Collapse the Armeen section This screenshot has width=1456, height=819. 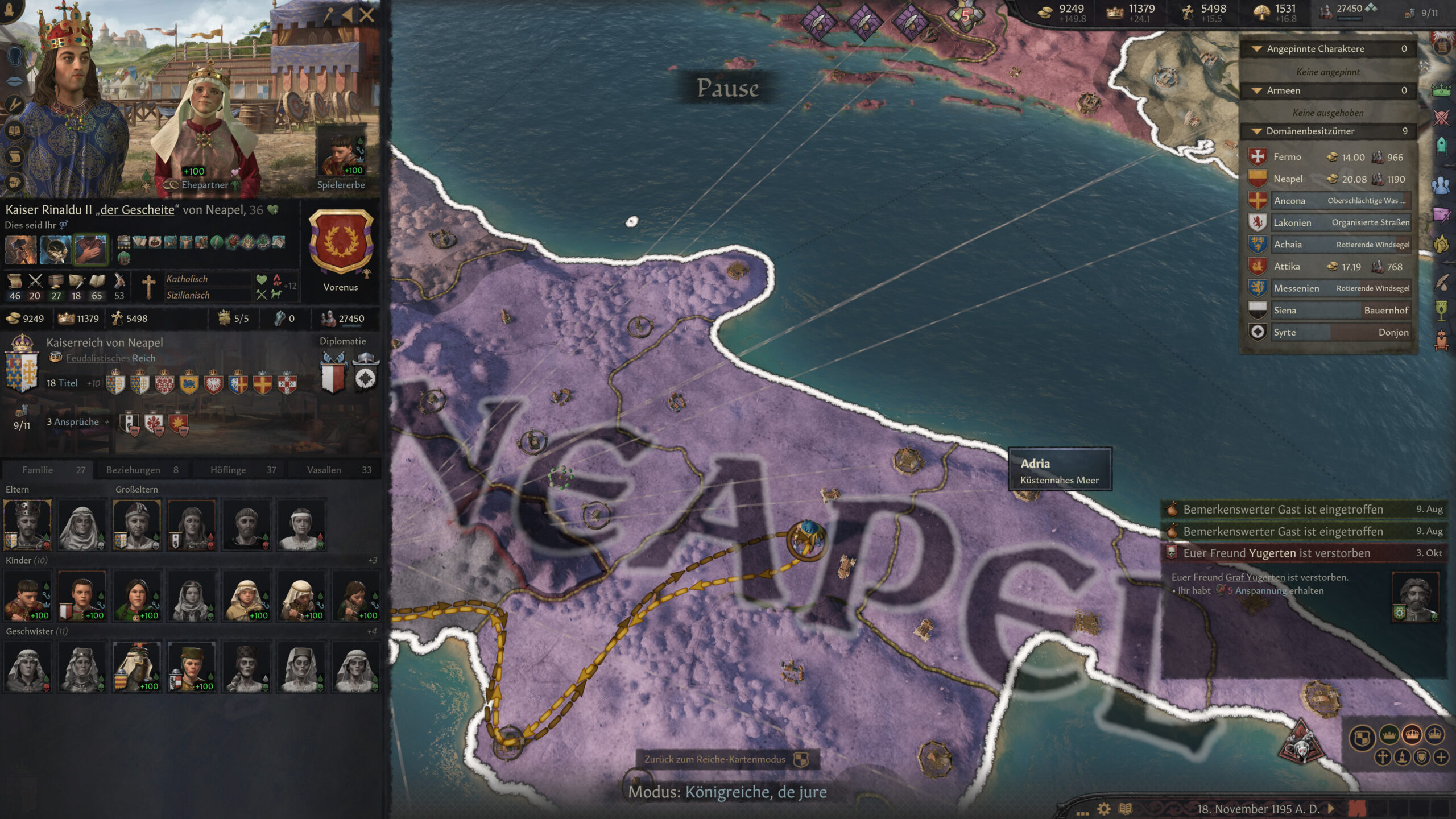pyautogui.click(x=1256, y=91)
